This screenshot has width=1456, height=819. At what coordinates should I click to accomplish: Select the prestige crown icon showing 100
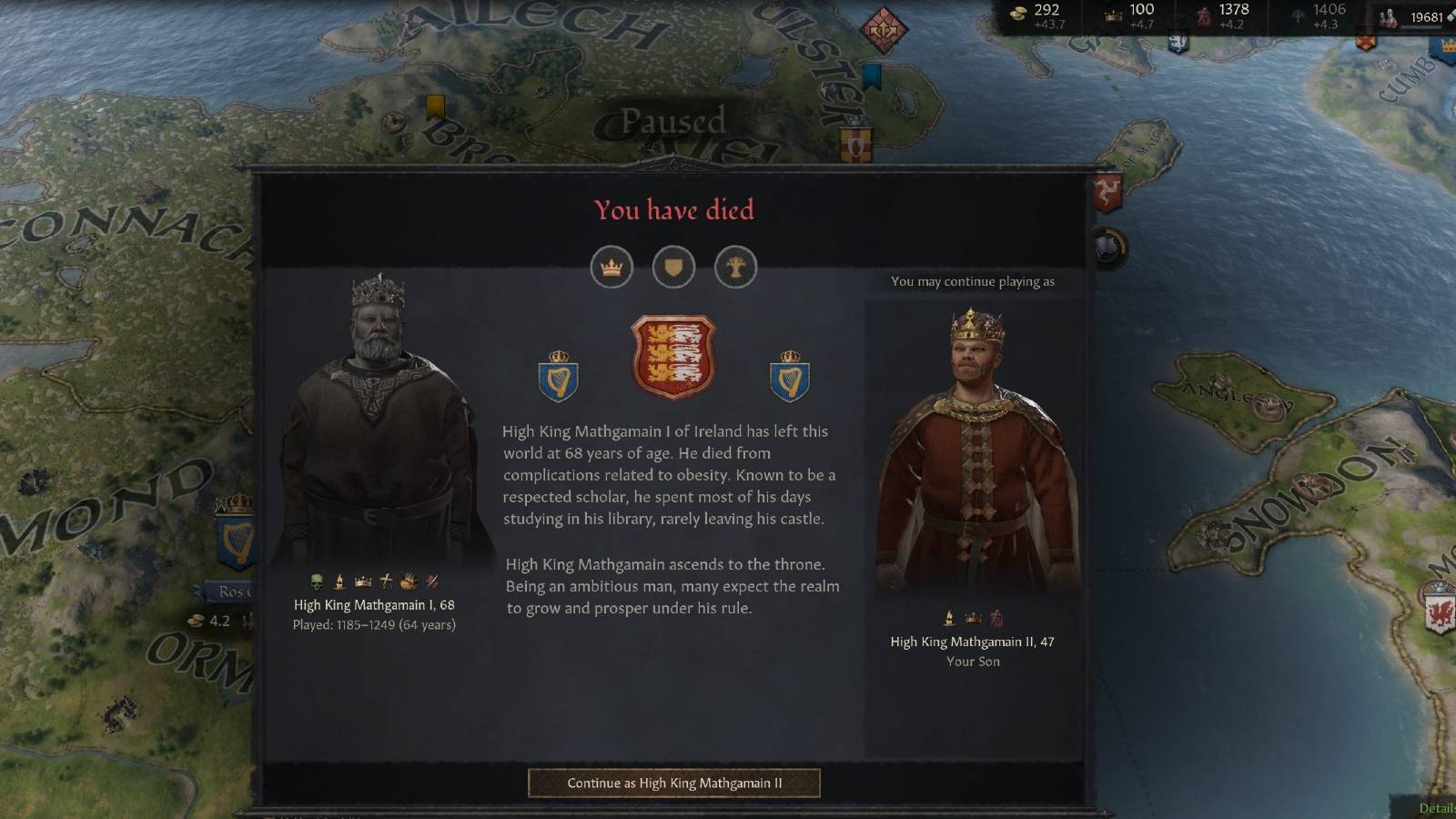pos(1115,14)
